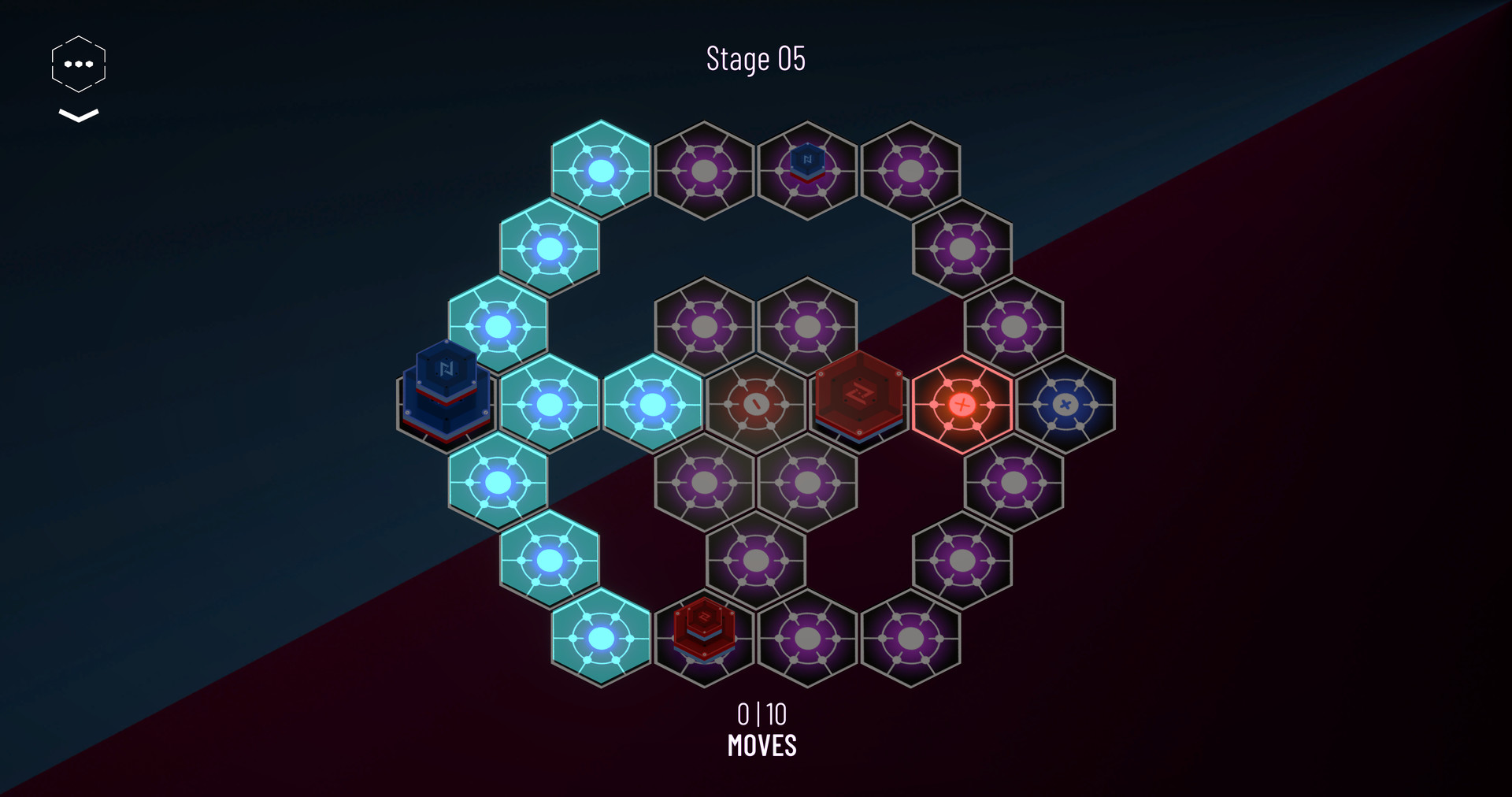1512x797 pixels.
Task: Expand the chevron below the options hexagon
Action: [x=77, y=117]
